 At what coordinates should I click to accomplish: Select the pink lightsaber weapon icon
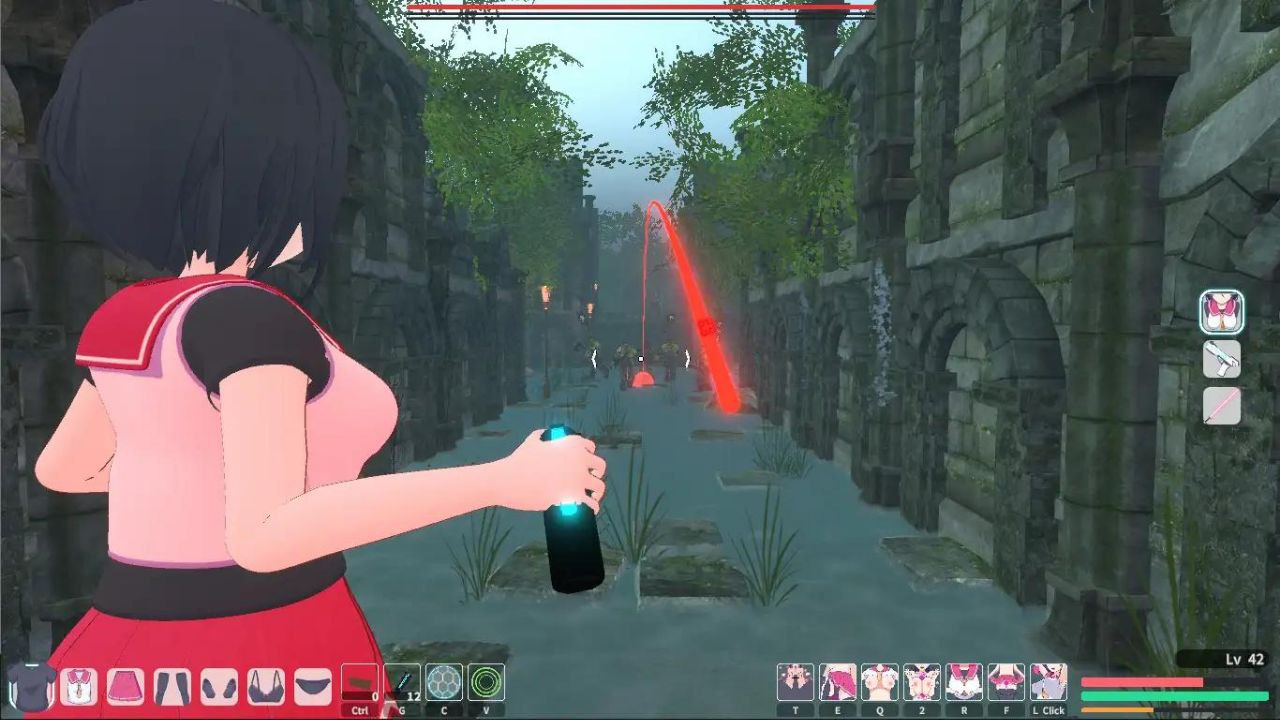click(1221, 407)
